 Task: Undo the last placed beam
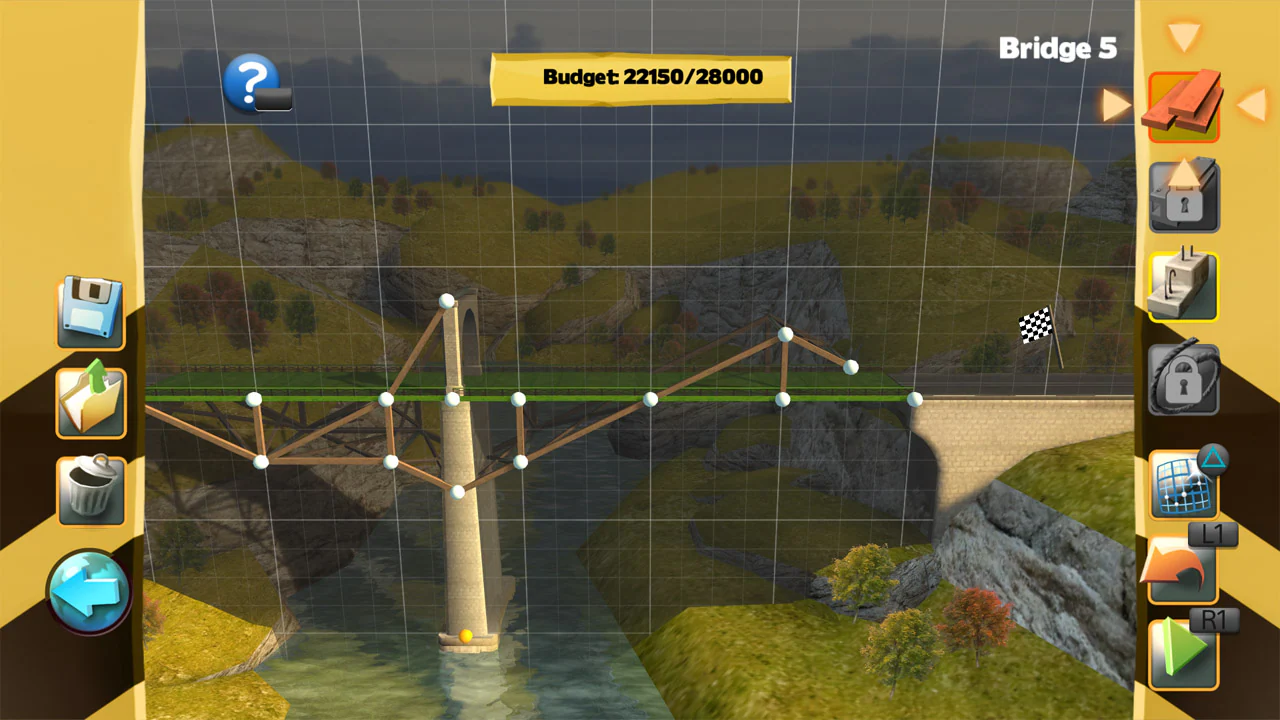(x=1183, y=570)
